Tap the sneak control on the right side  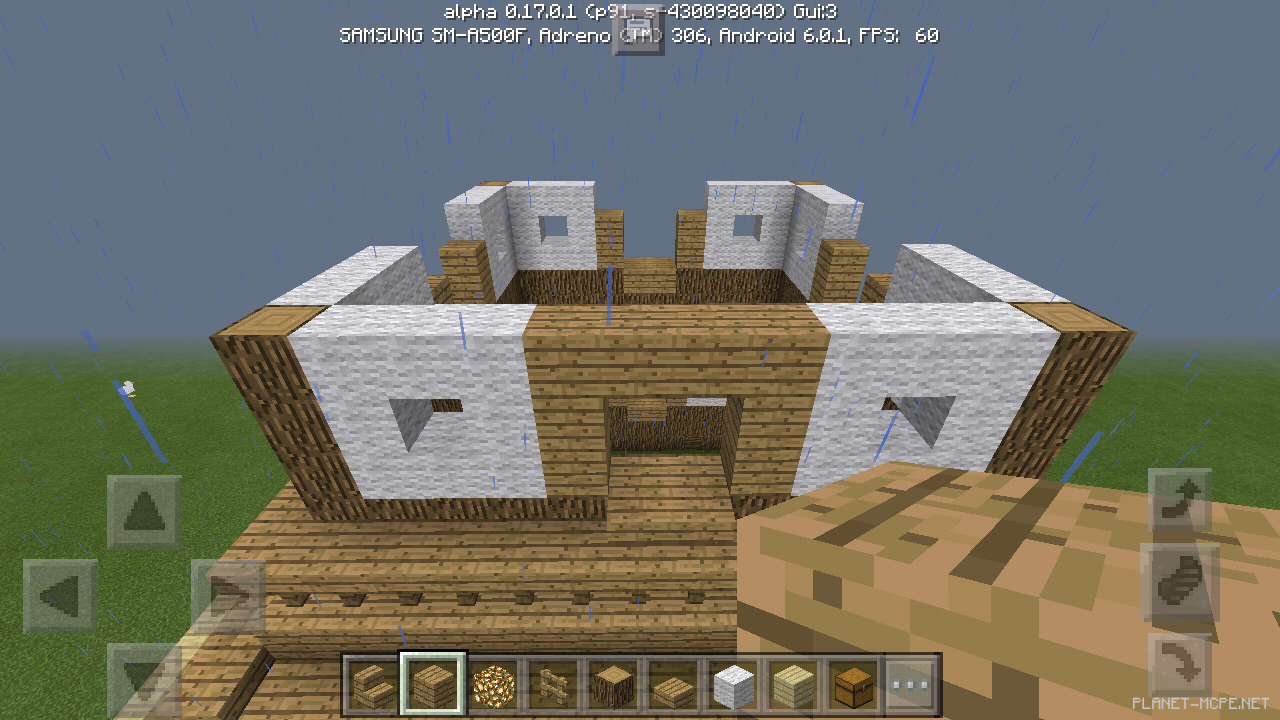pos(1178,660)
